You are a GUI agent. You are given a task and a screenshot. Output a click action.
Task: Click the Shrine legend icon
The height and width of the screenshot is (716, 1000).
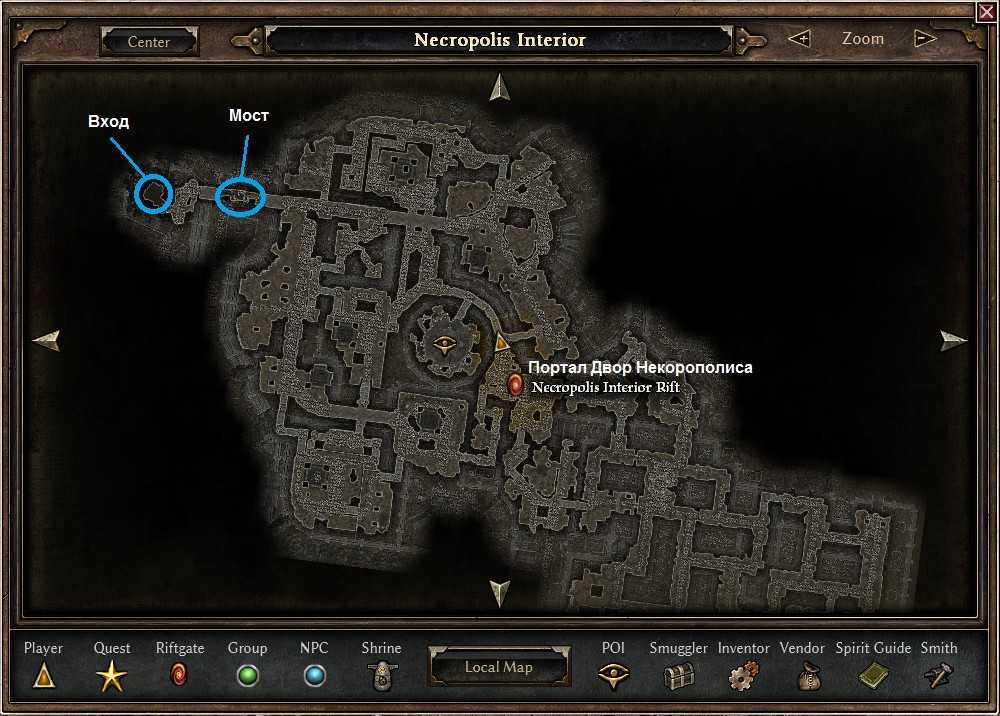click(381, 677)
